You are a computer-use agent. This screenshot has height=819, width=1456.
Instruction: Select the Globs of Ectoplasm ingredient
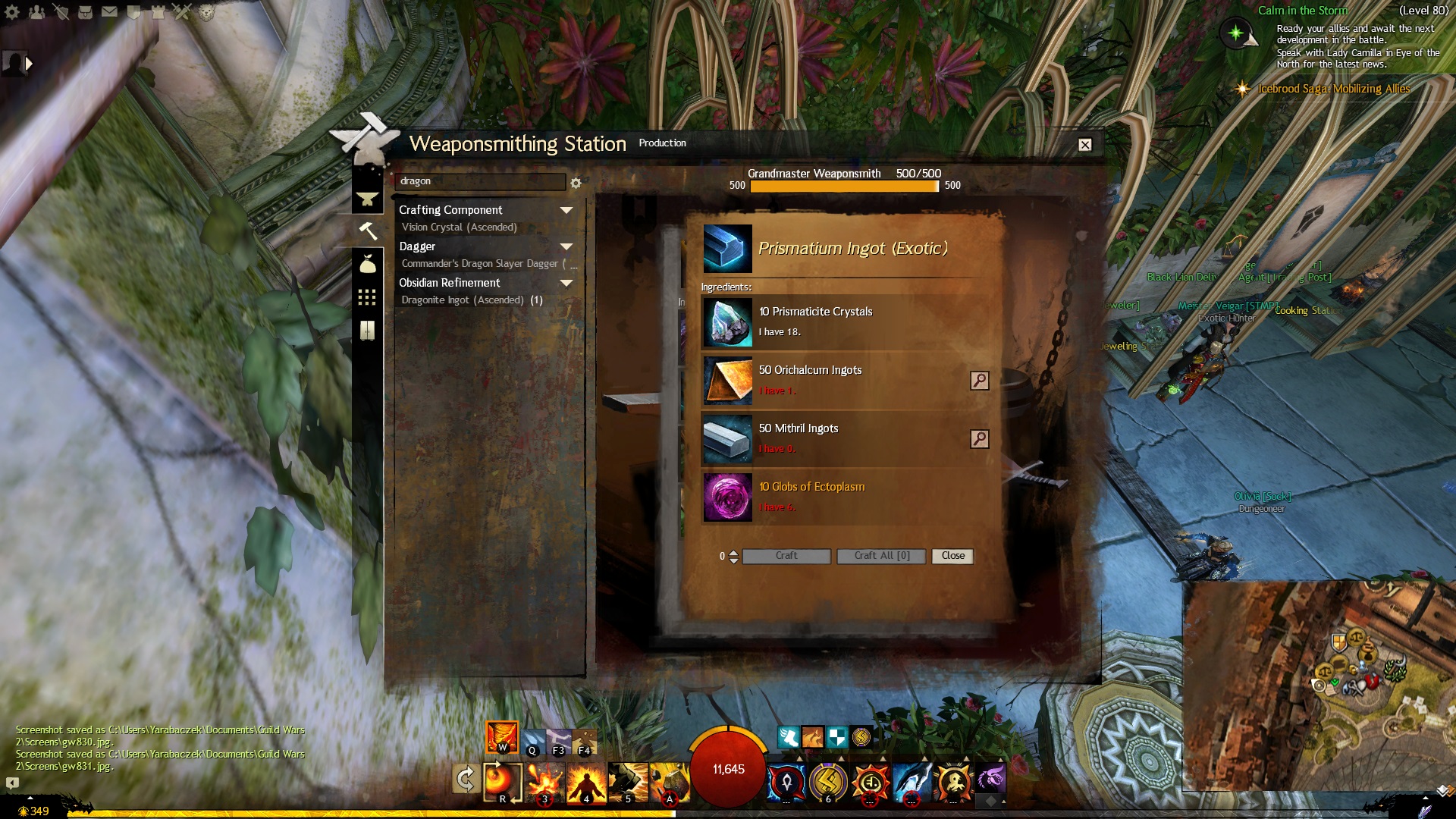811,487
